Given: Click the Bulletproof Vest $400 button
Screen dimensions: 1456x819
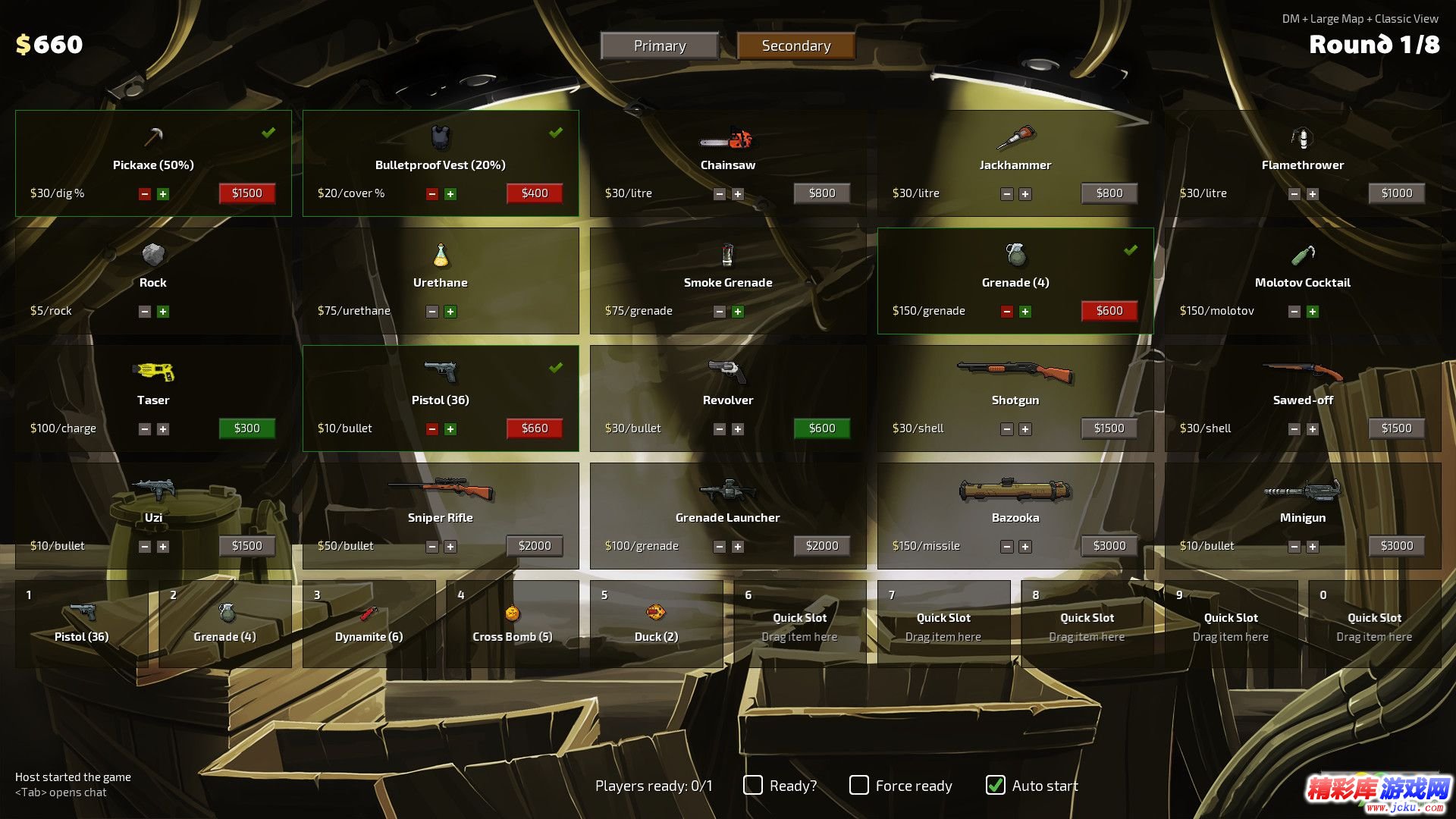Looking at the screenshot, I should tap(534, 193).
